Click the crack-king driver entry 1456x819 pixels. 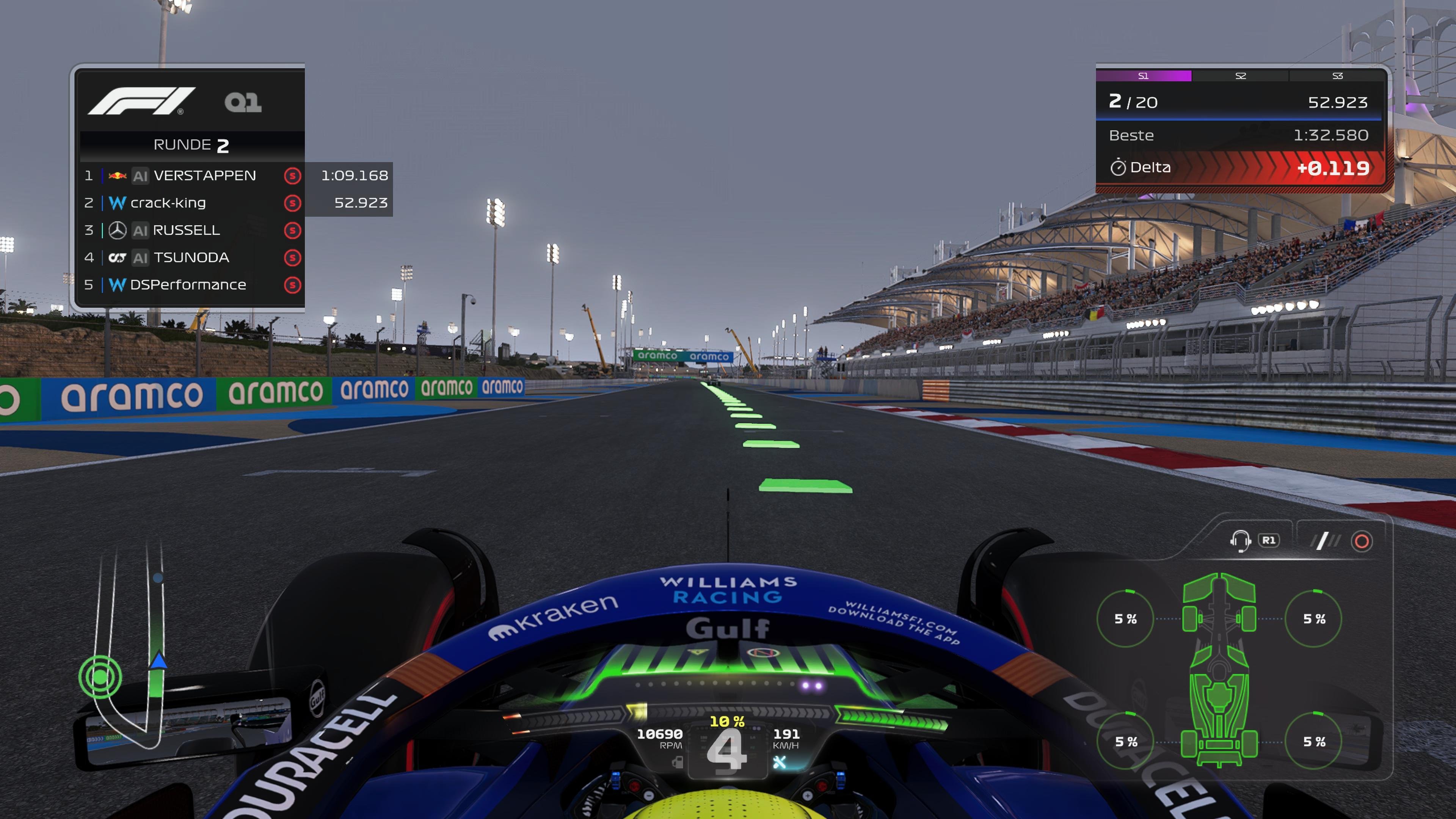(x=169, y=203)
